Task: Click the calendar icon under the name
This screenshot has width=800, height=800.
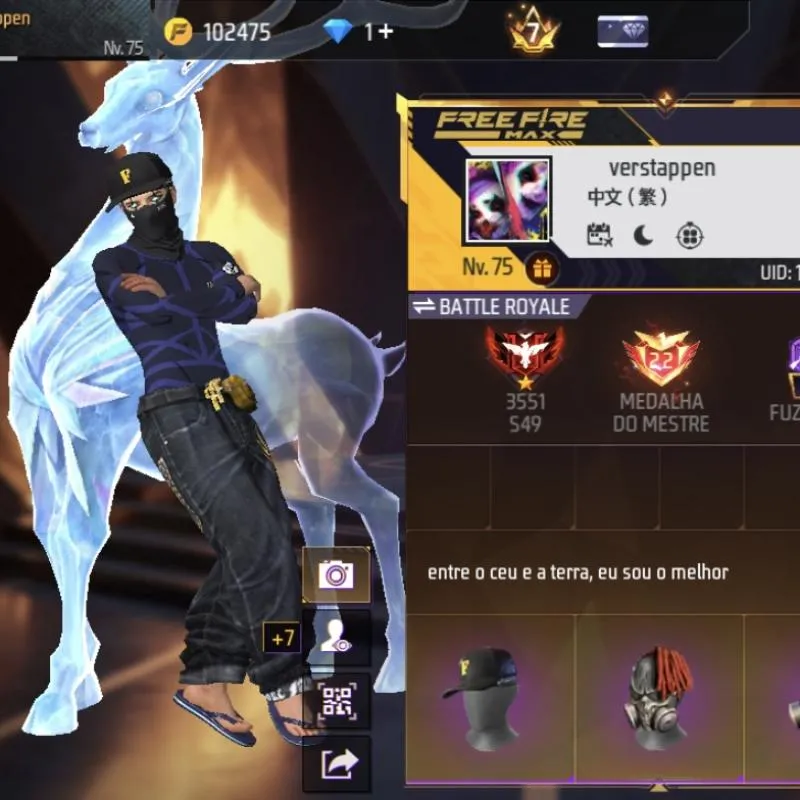Action: [x=599, y=235]
